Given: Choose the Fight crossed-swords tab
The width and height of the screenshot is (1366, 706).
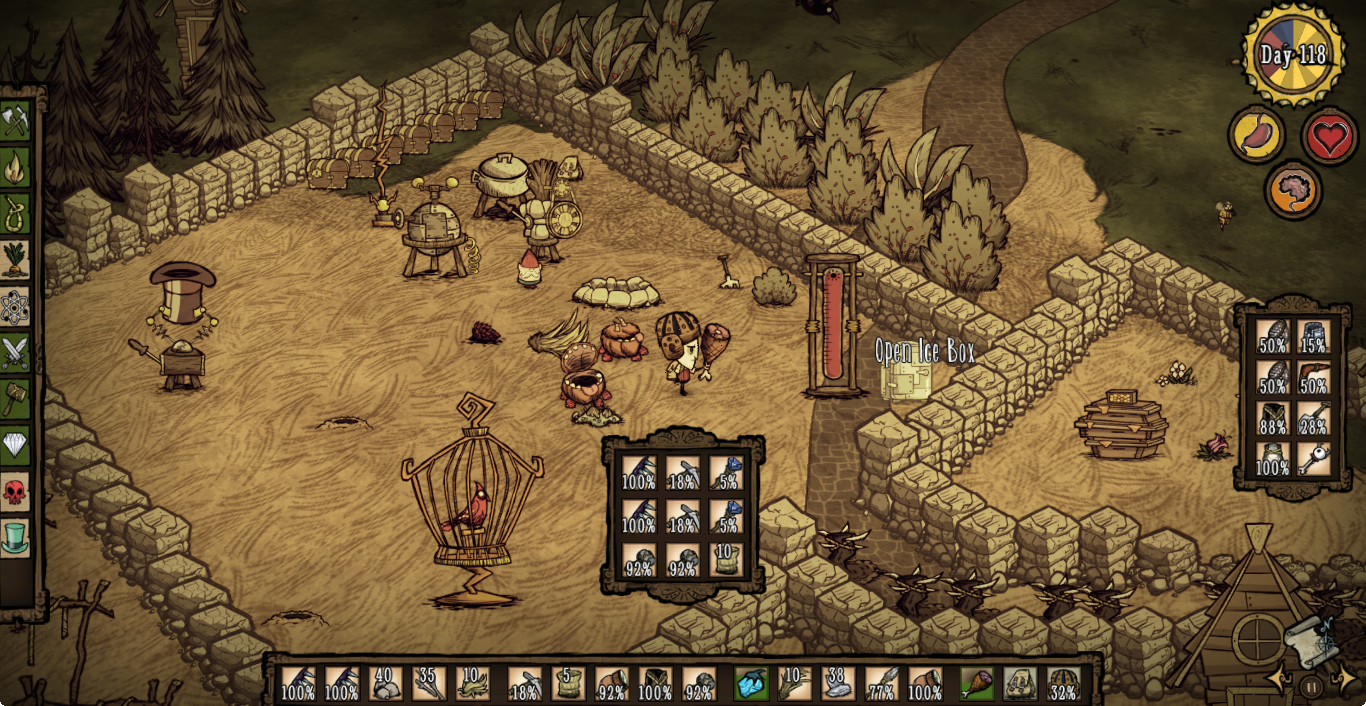Looking at the screenshot, I should [15, 352].
